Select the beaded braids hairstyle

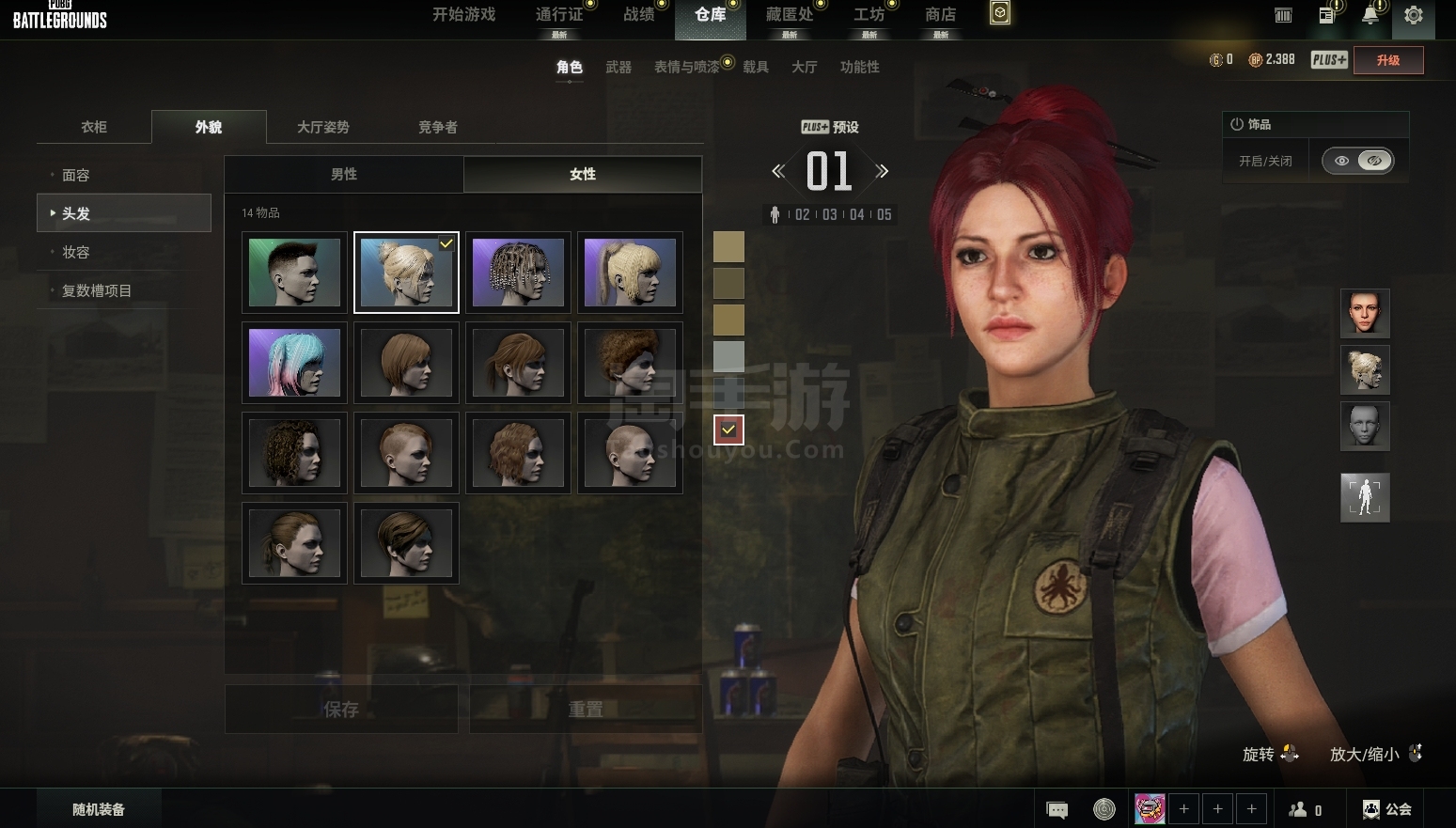point(518,273)
